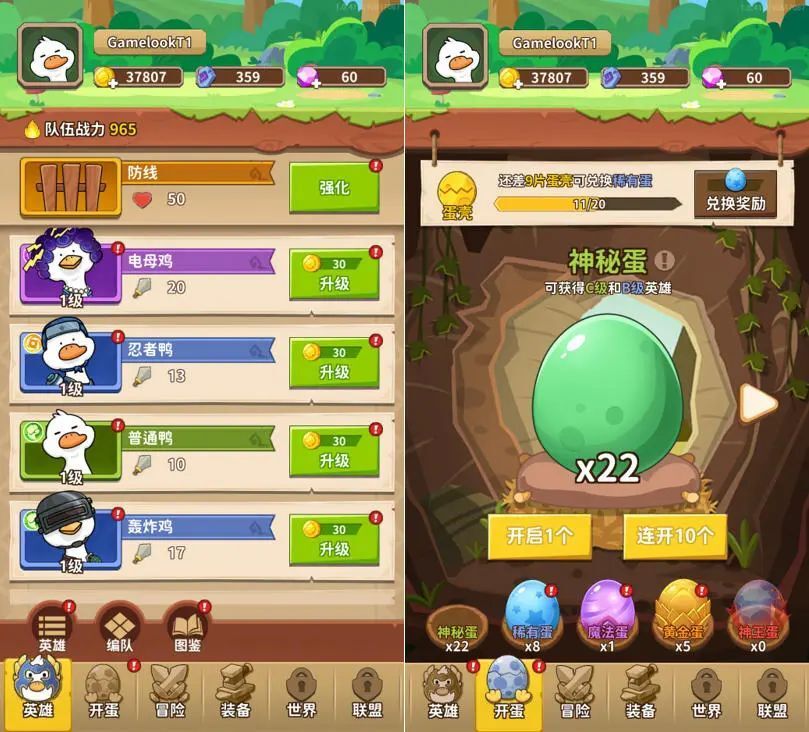Show info about 神秘蛋 via exclamation icon

664,261
